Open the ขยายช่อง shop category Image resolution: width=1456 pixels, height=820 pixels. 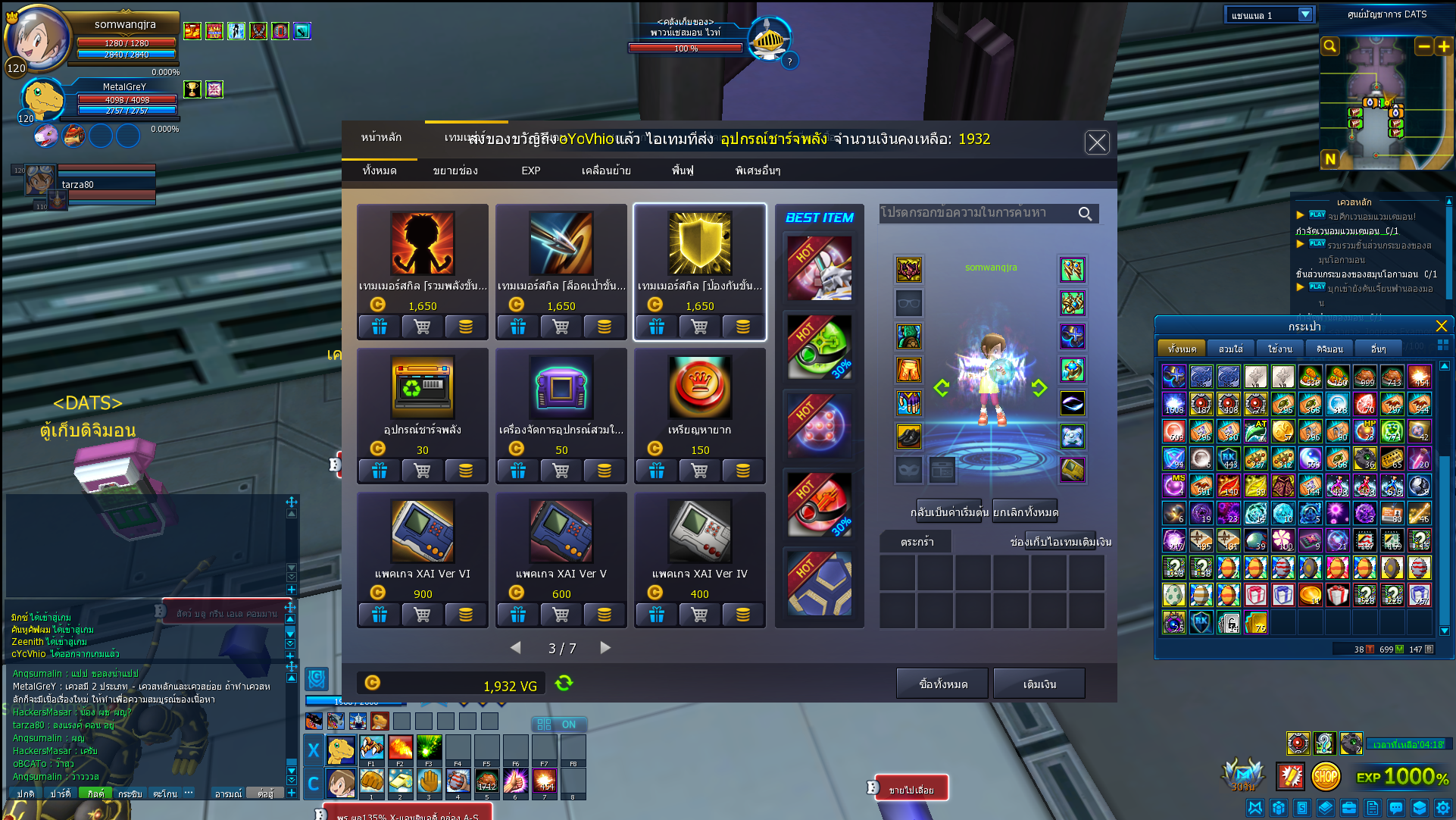tap(455, 171)
